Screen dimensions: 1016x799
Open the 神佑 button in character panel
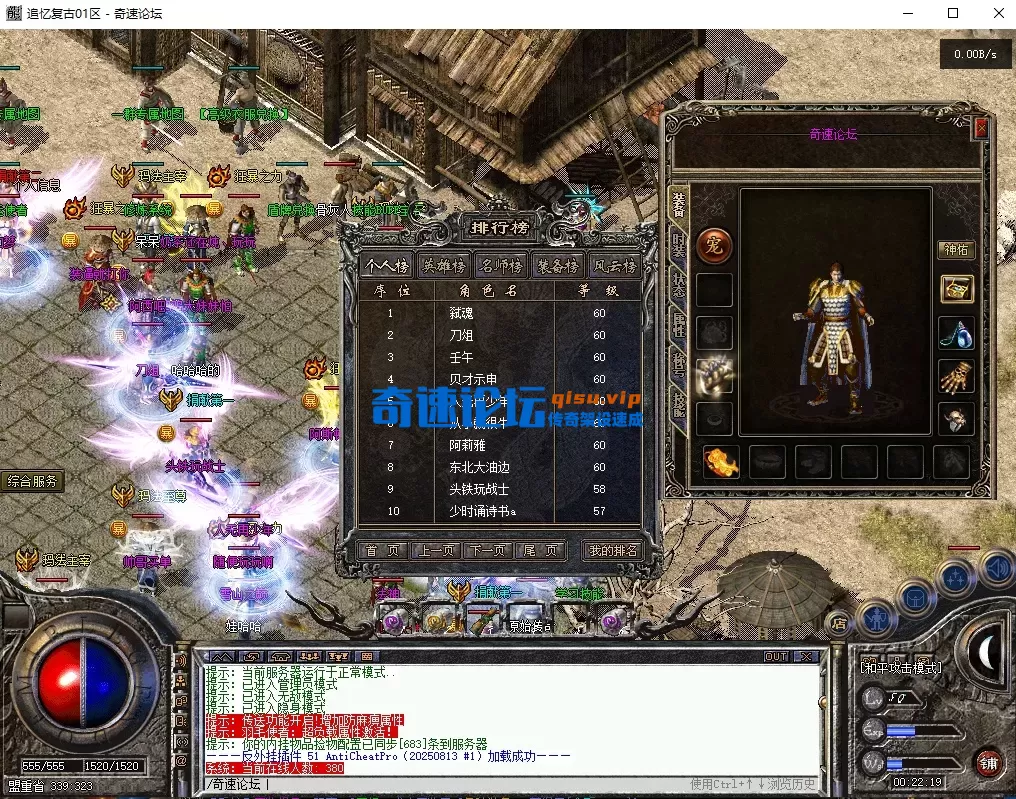(956, 249)
